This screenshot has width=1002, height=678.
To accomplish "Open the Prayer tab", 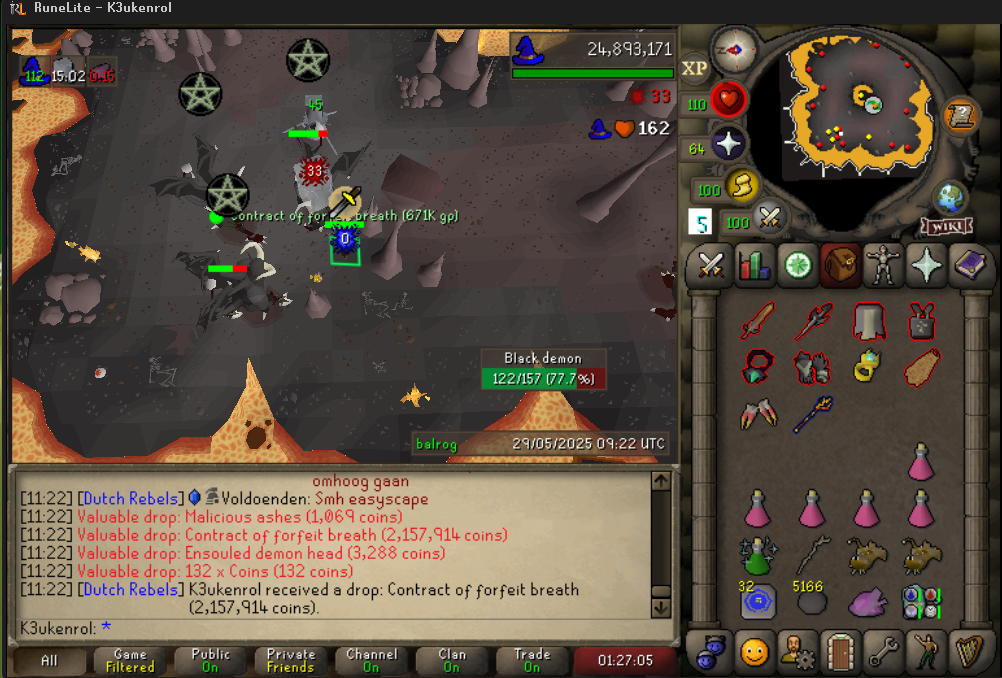I will (x=927, y=266).
